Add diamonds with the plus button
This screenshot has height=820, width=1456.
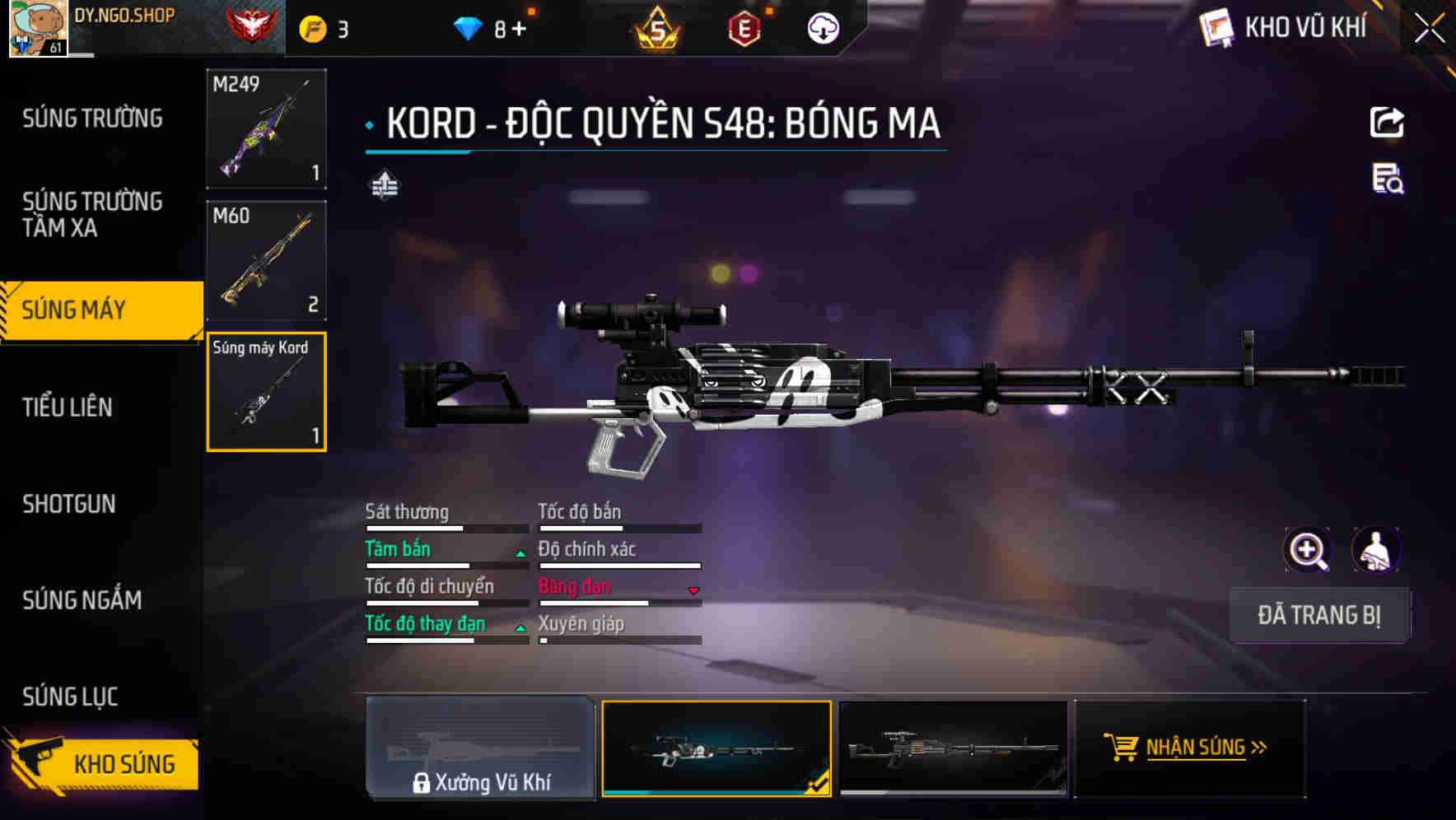519,30
